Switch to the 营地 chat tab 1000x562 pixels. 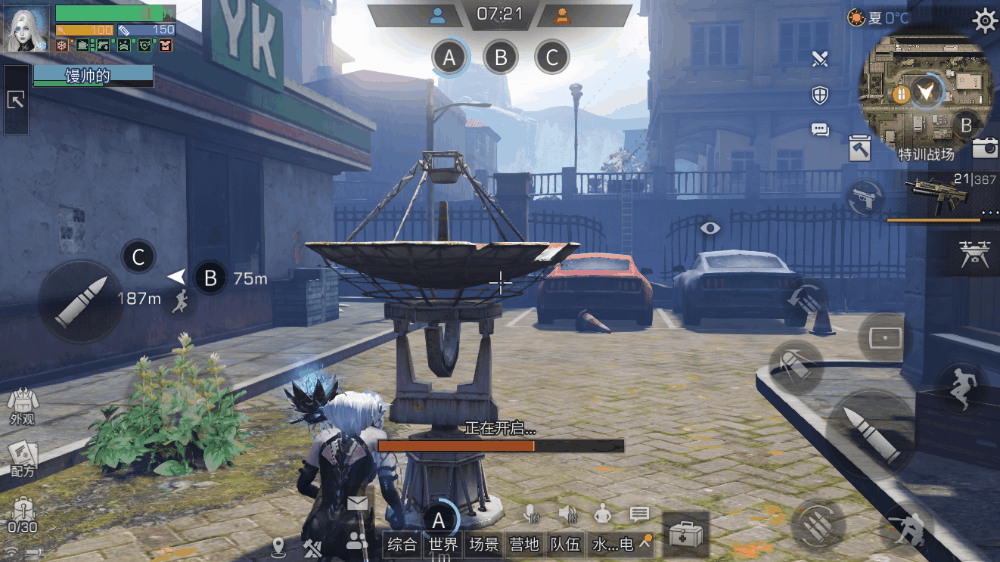[x=524, y=545]
